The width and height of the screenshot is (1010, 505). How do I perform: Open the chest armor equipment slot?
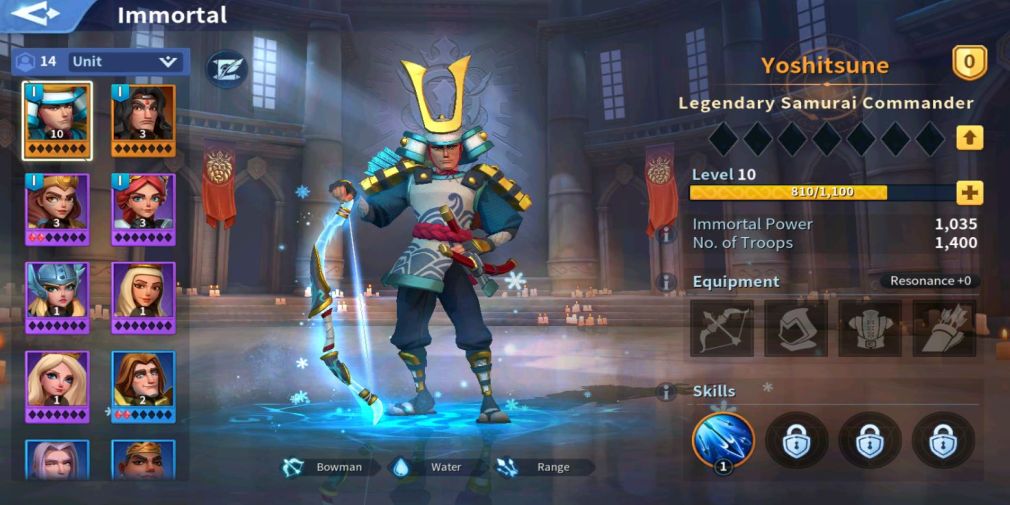coord(870,327)
